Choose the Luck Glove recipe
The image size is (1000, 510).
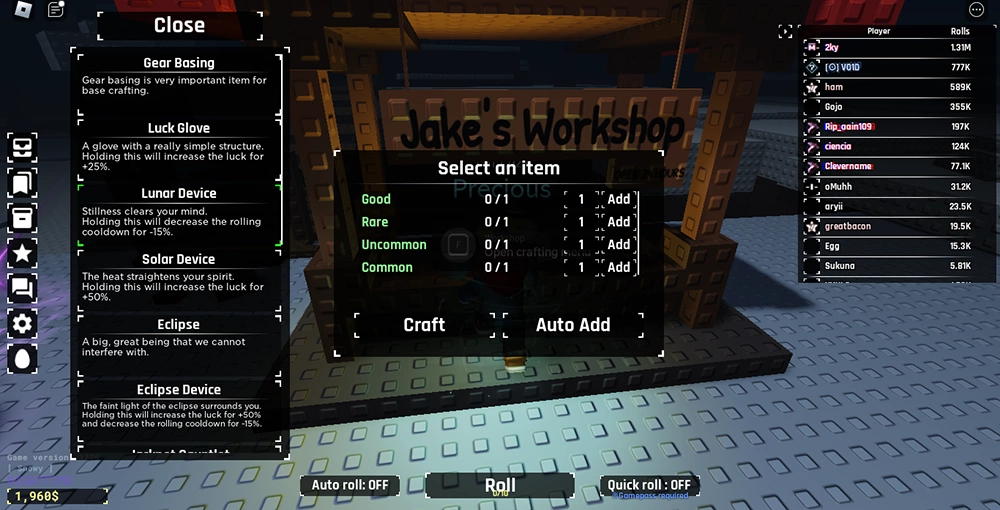click(179, 142)
